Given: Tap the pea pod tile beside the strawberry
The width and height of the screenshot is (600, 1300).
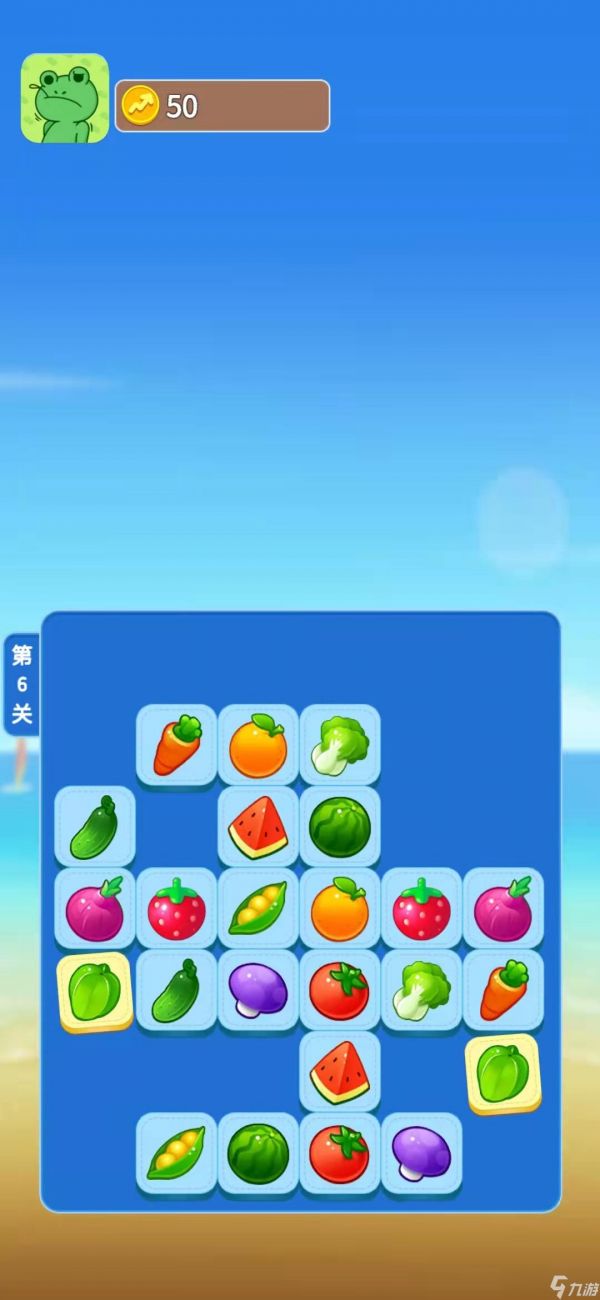Looking at the screenshot, I should (258, 908).
